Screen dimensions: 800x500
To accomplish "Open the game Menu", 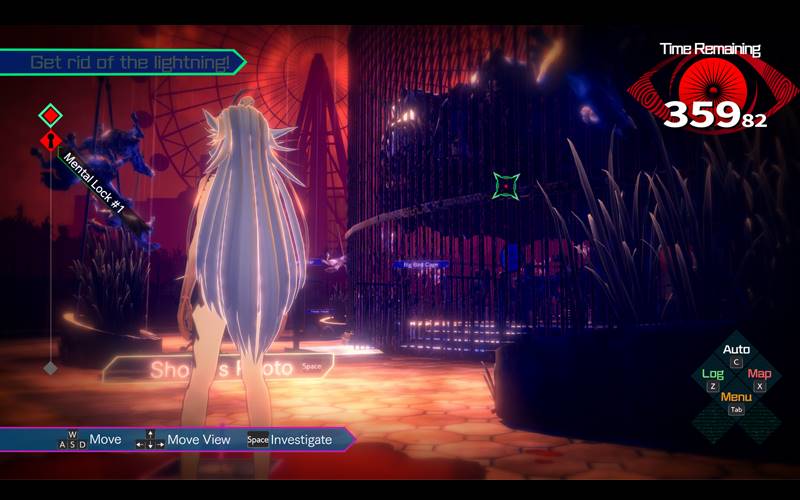I will point(736,397).
